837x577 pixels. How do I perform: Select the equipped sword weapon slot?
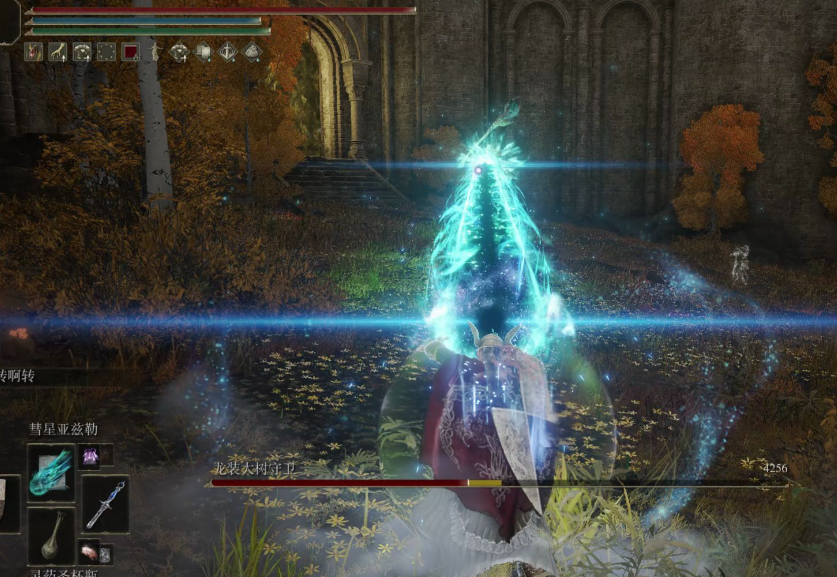pyautogui.click(x=105, y=503)
